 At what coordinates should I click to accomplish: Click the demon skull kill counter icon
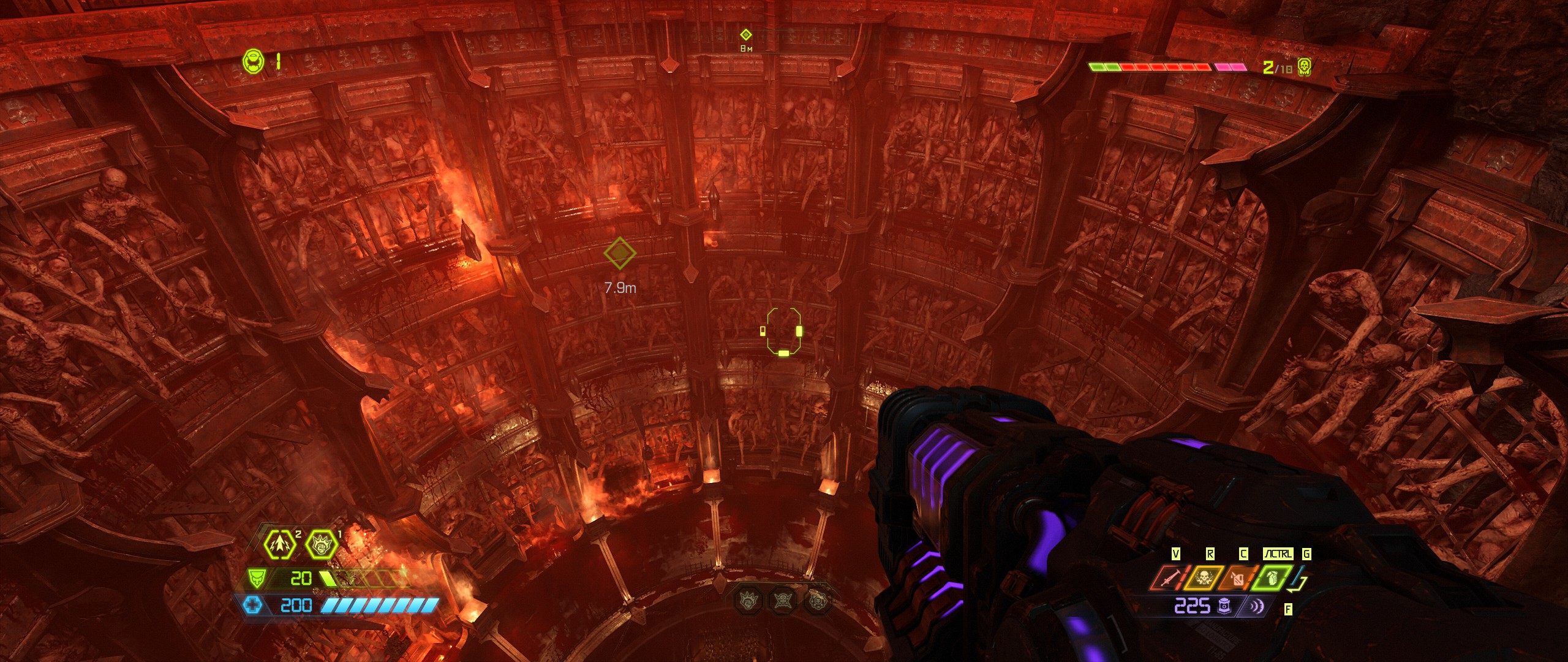(1305, 67)
